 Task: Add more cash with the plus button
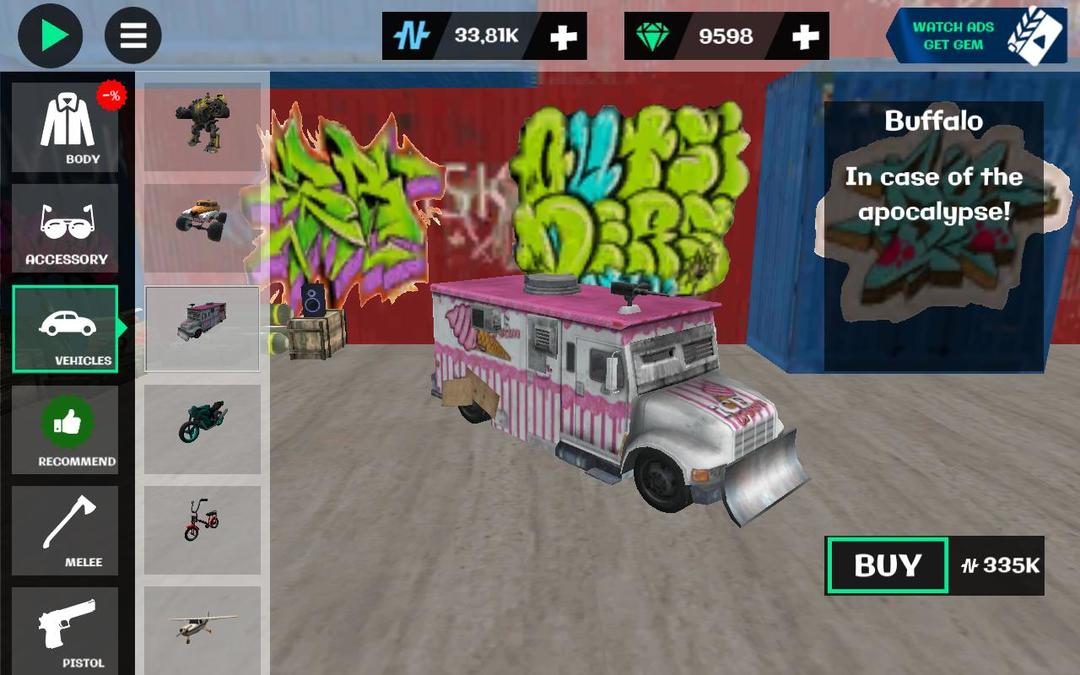564,37
